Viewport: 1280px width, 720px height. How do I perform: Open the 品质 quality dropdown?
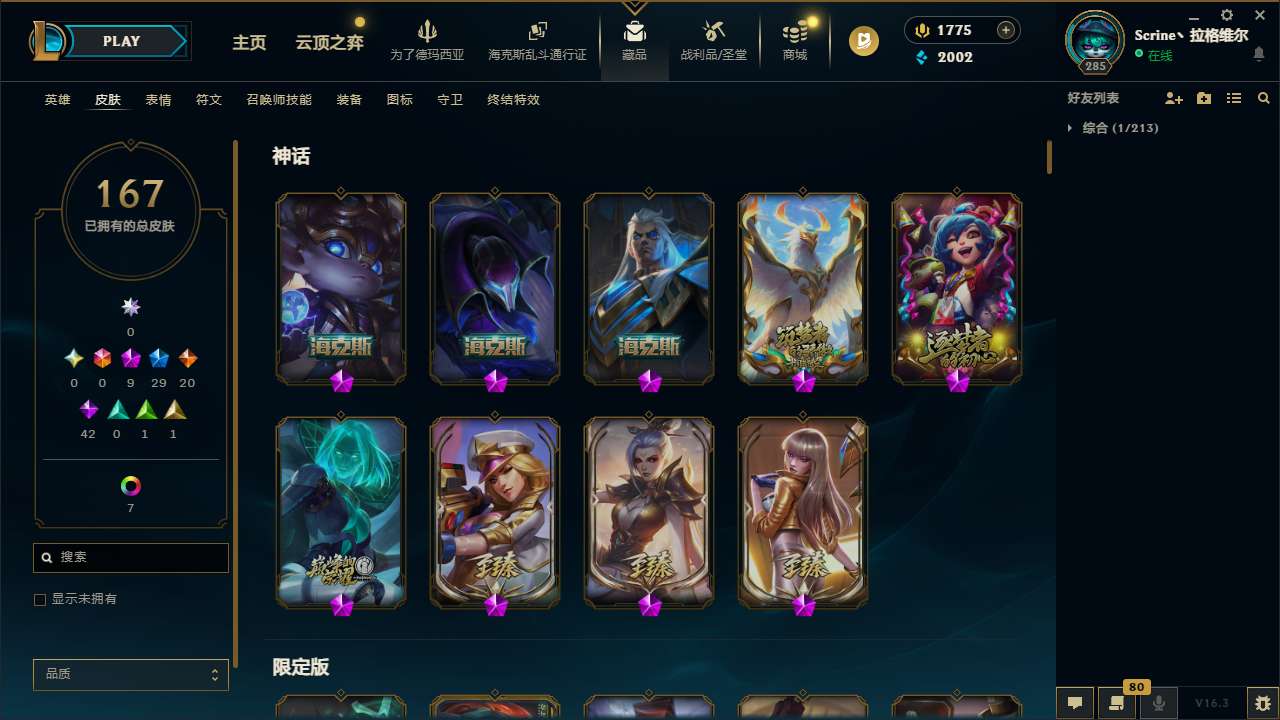point(130,674)
